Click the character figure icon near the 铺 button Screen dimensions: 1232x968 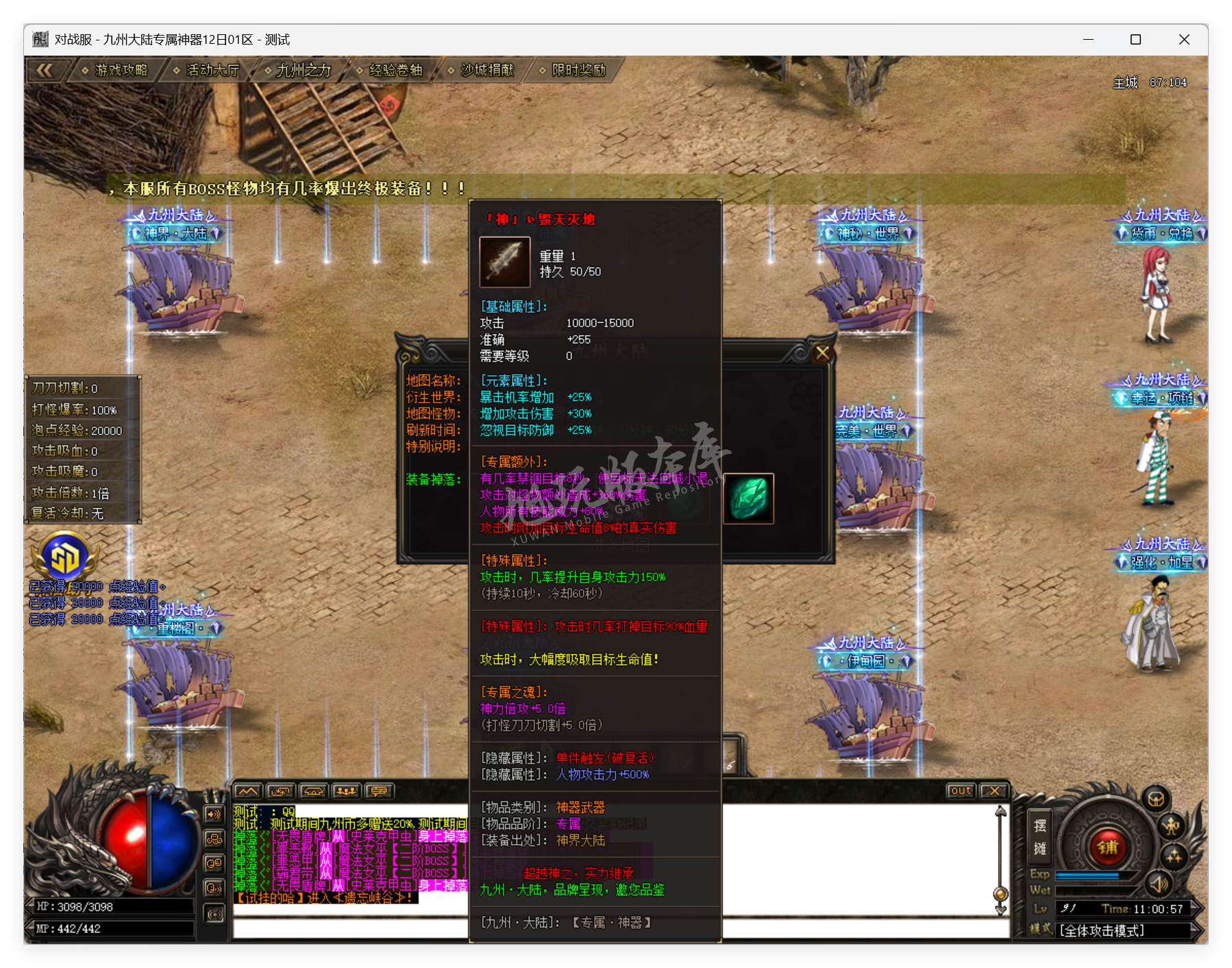tap(1170, 827)
